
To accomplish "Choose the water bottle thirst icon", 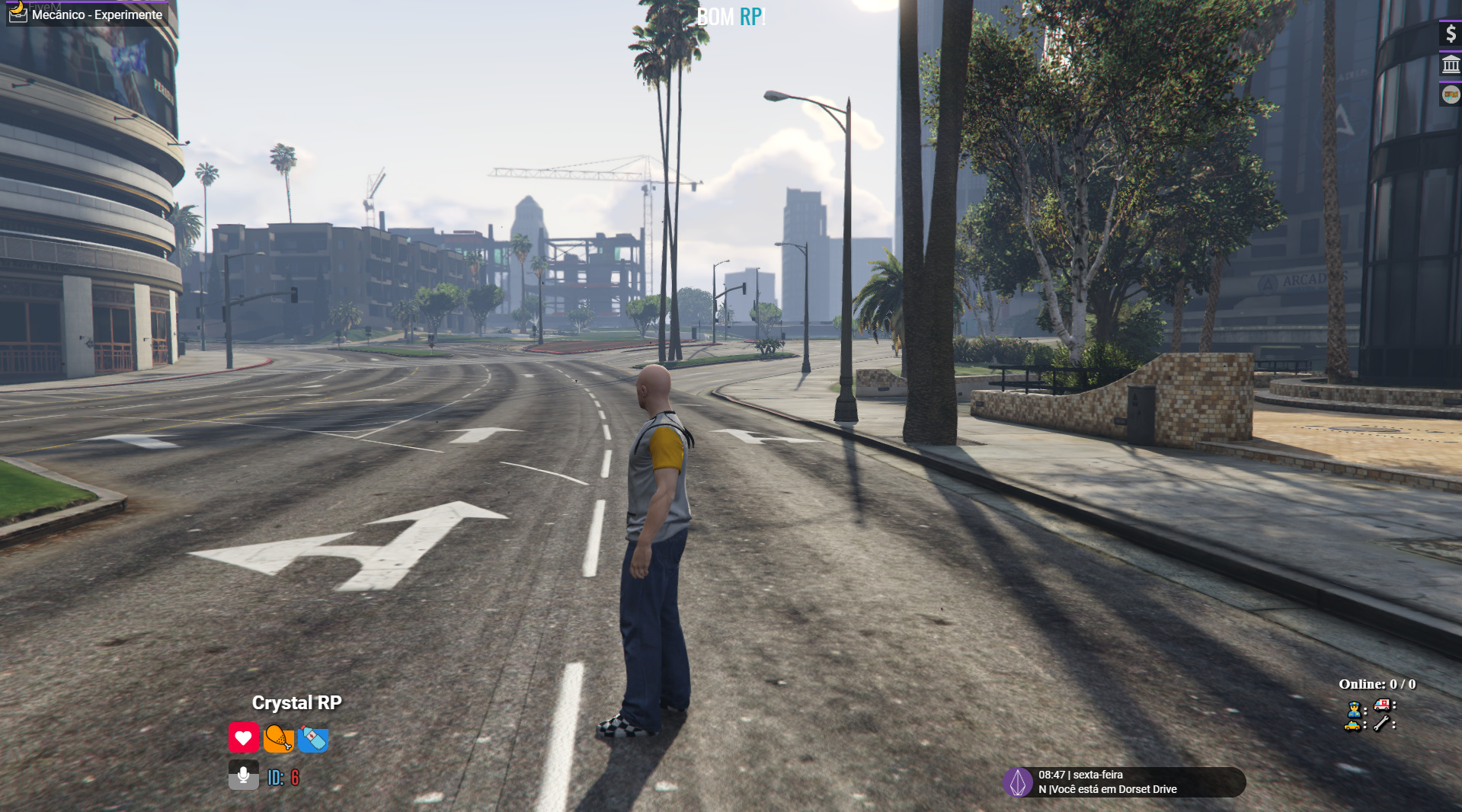I will (313, 738).
